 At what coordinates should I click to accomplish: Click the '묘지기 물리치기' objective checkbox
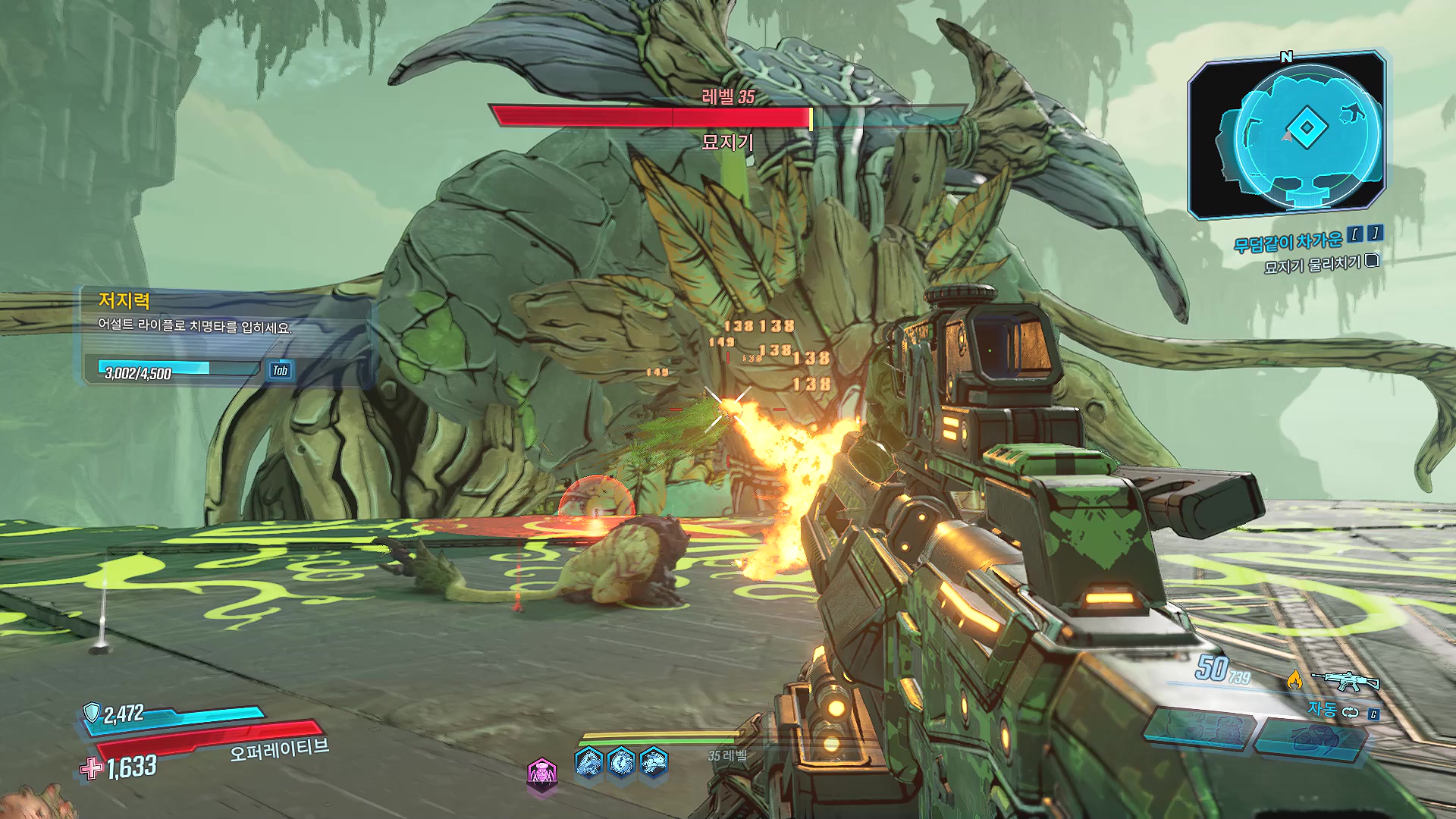coord(1372,262)
